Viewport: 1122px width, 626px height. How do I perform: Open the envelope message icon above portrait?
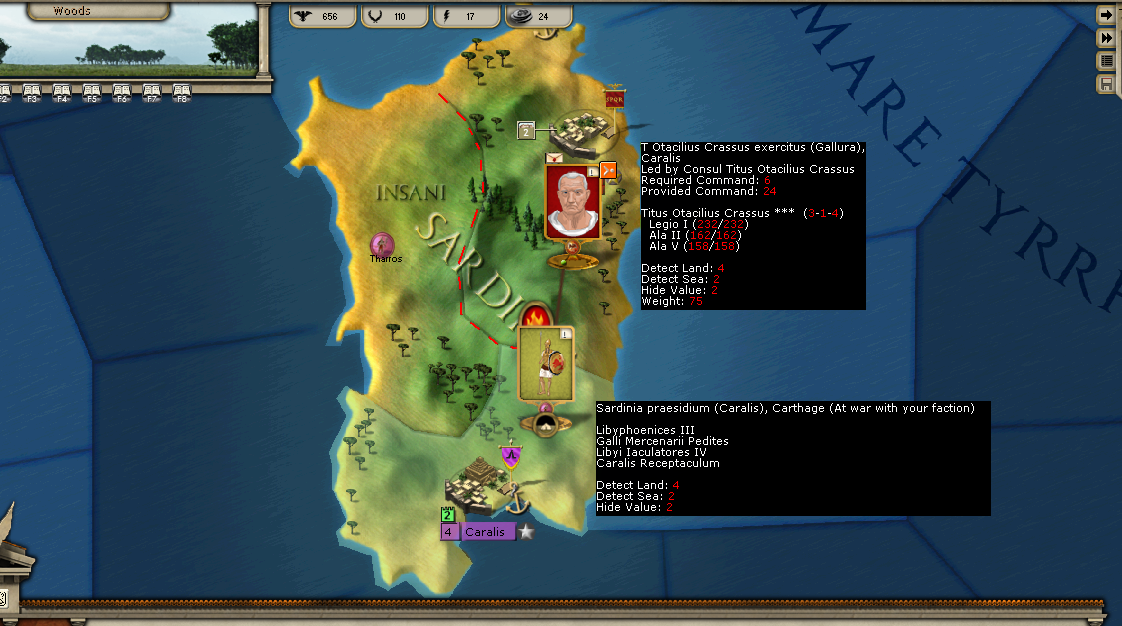tap(553, 158)
